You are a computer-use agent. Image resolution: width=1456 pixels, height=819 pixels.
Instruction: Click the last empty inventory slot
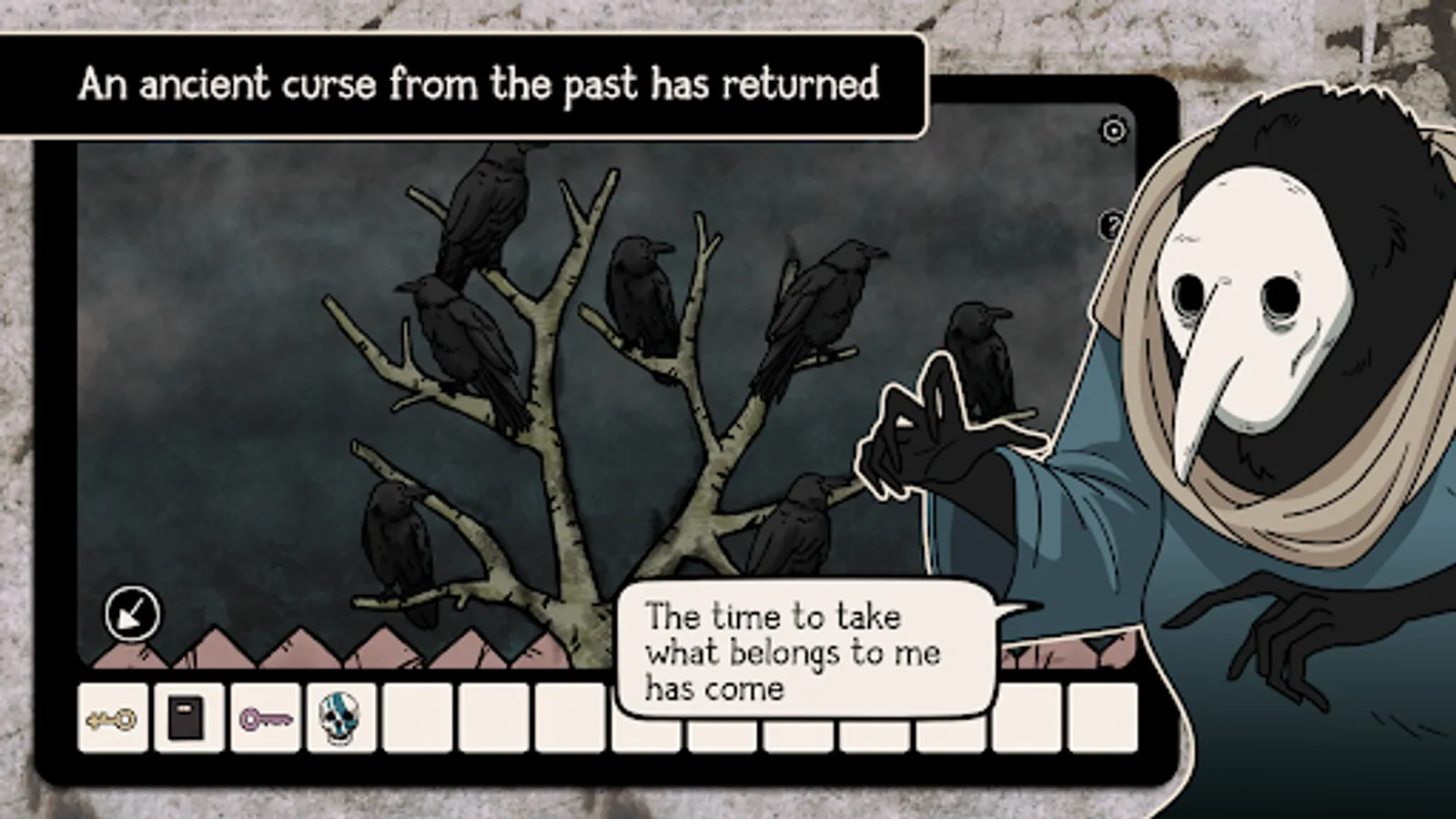pyautogui.click(x=1106, y=719)
